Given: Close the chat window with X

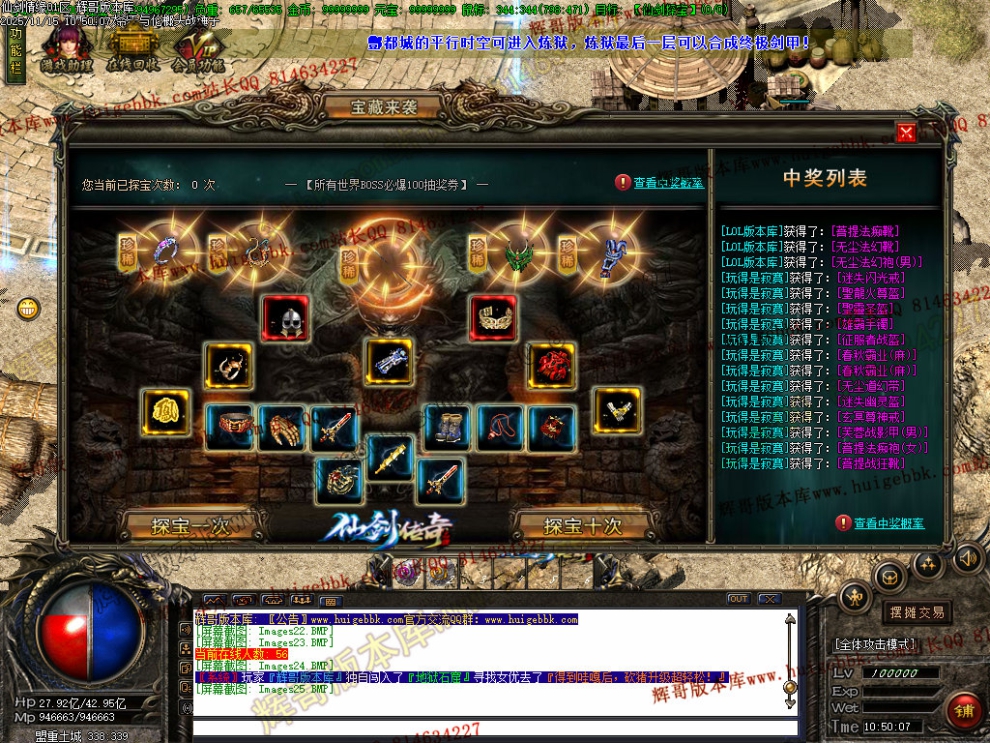Looking at the screenshot, I should point(768,599).
